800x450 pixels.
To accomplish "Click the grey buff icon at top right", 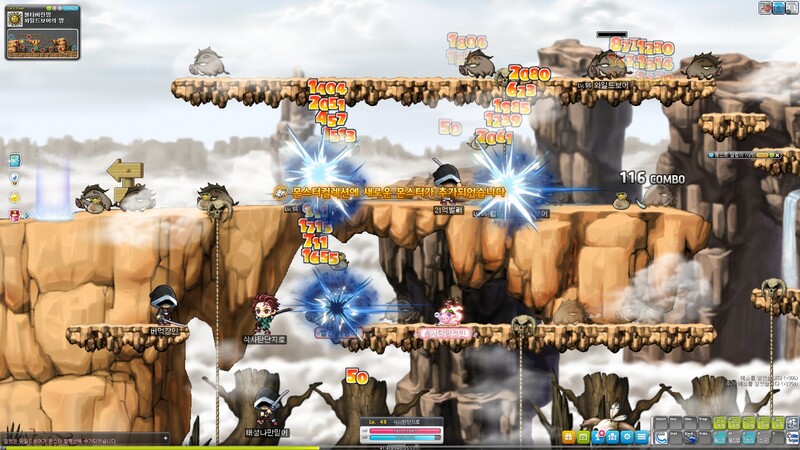I will [792, 8].
